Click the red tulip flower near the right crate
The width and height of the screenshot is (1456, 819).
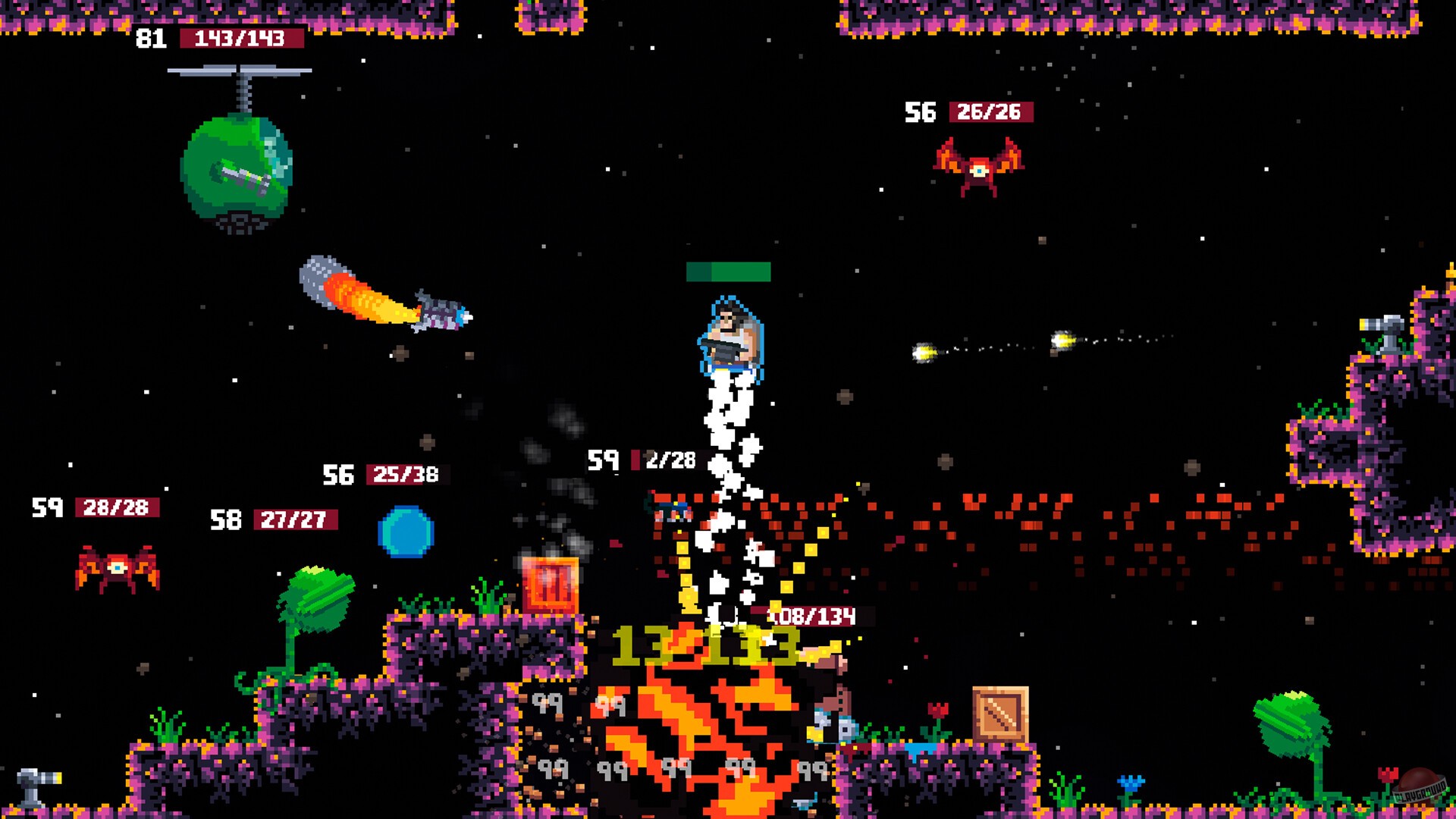coord(937,709)
